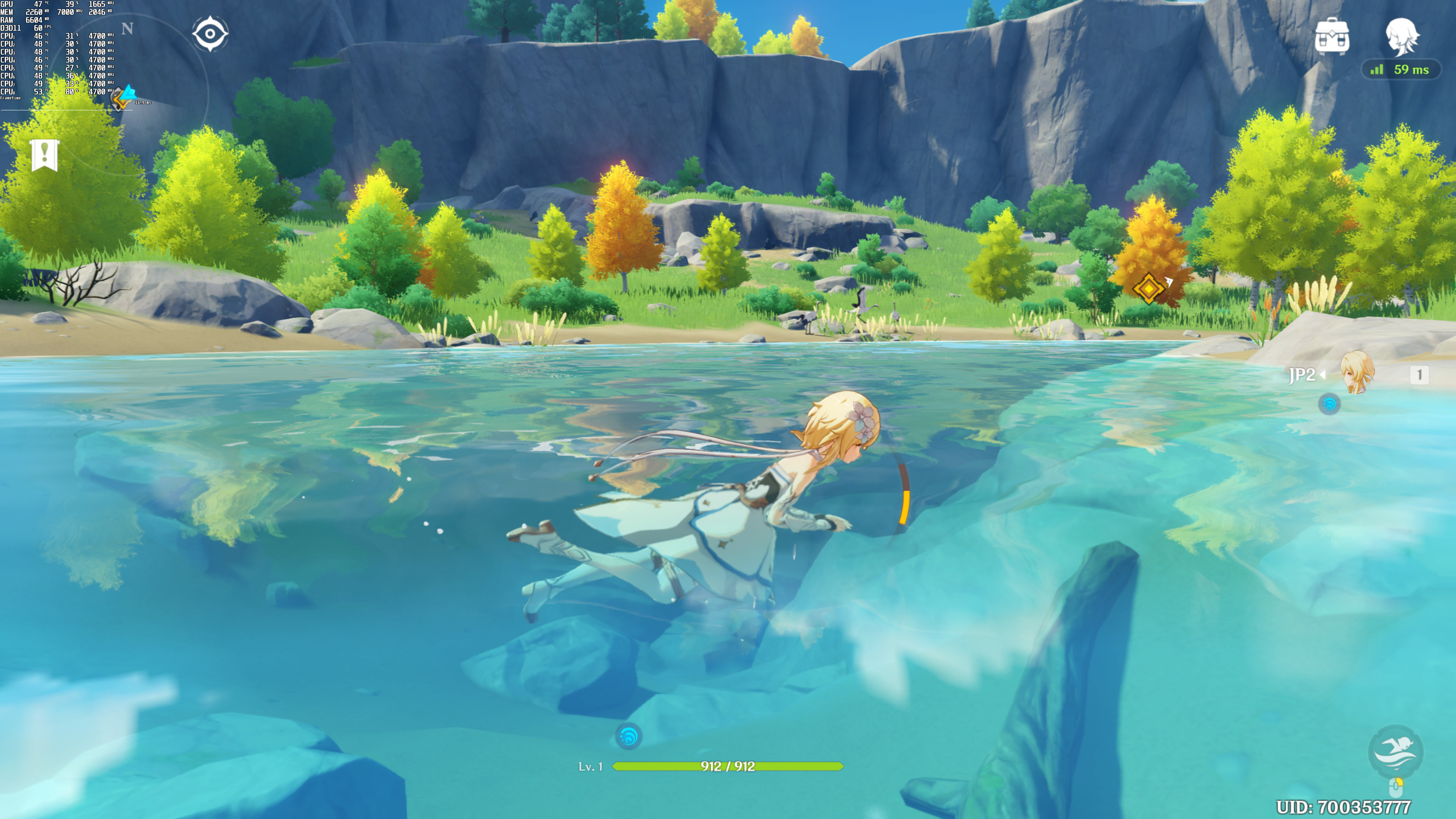Open the quest banner with exclamation mark
This screenshot has height=819, width=1456.
pyautogui.click(x=44, y=154)
